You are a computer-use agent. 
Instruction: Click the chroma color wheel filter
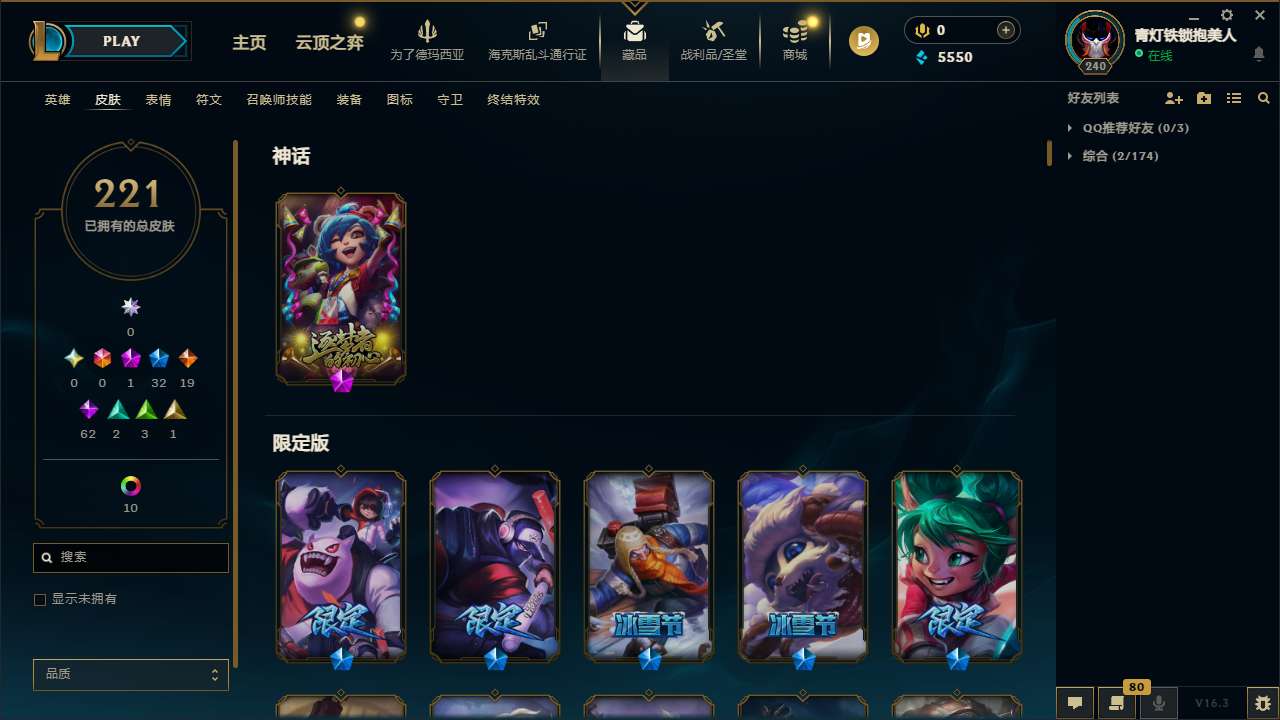130,485
